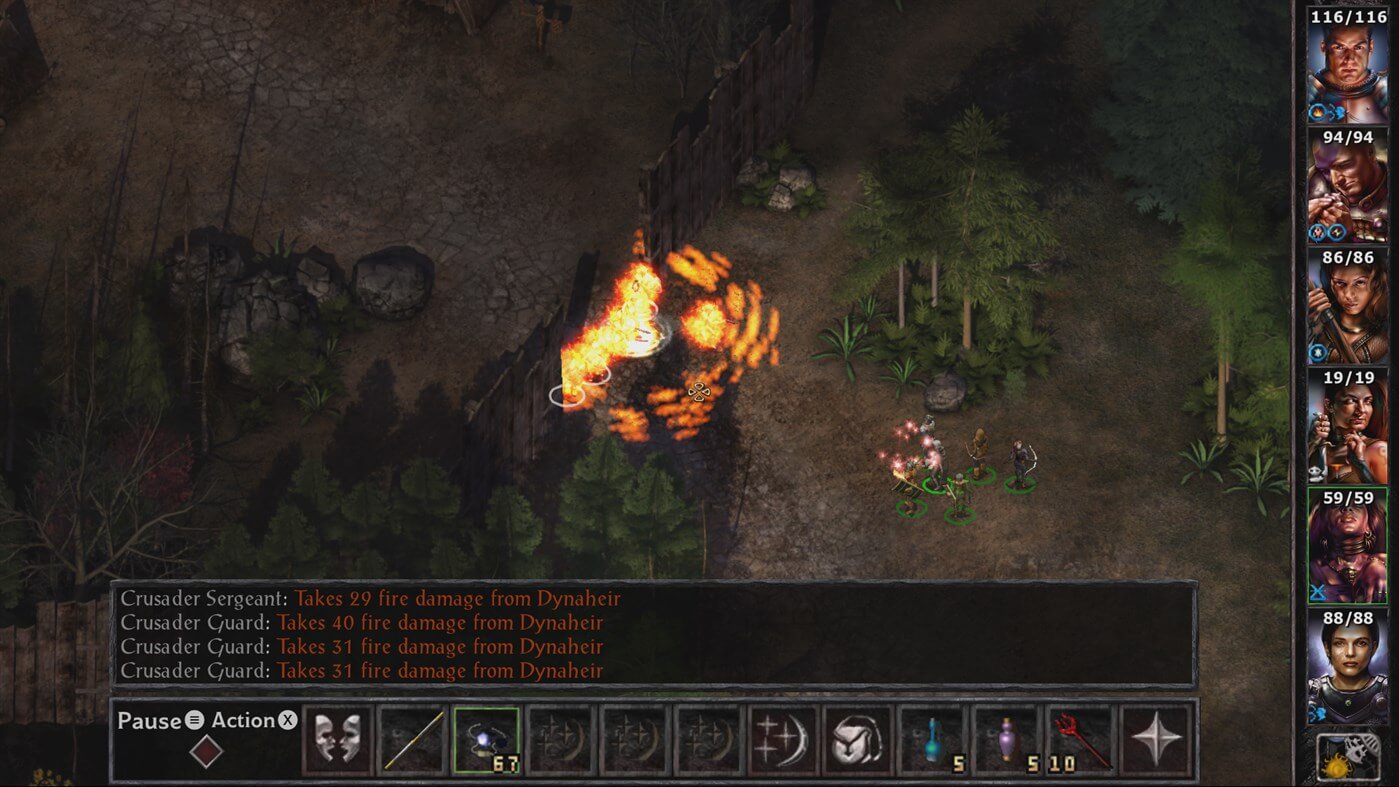Activate the four-pointed star special abilities
The width and height of the screenshot is (1399, 787).
[1156, 740]
